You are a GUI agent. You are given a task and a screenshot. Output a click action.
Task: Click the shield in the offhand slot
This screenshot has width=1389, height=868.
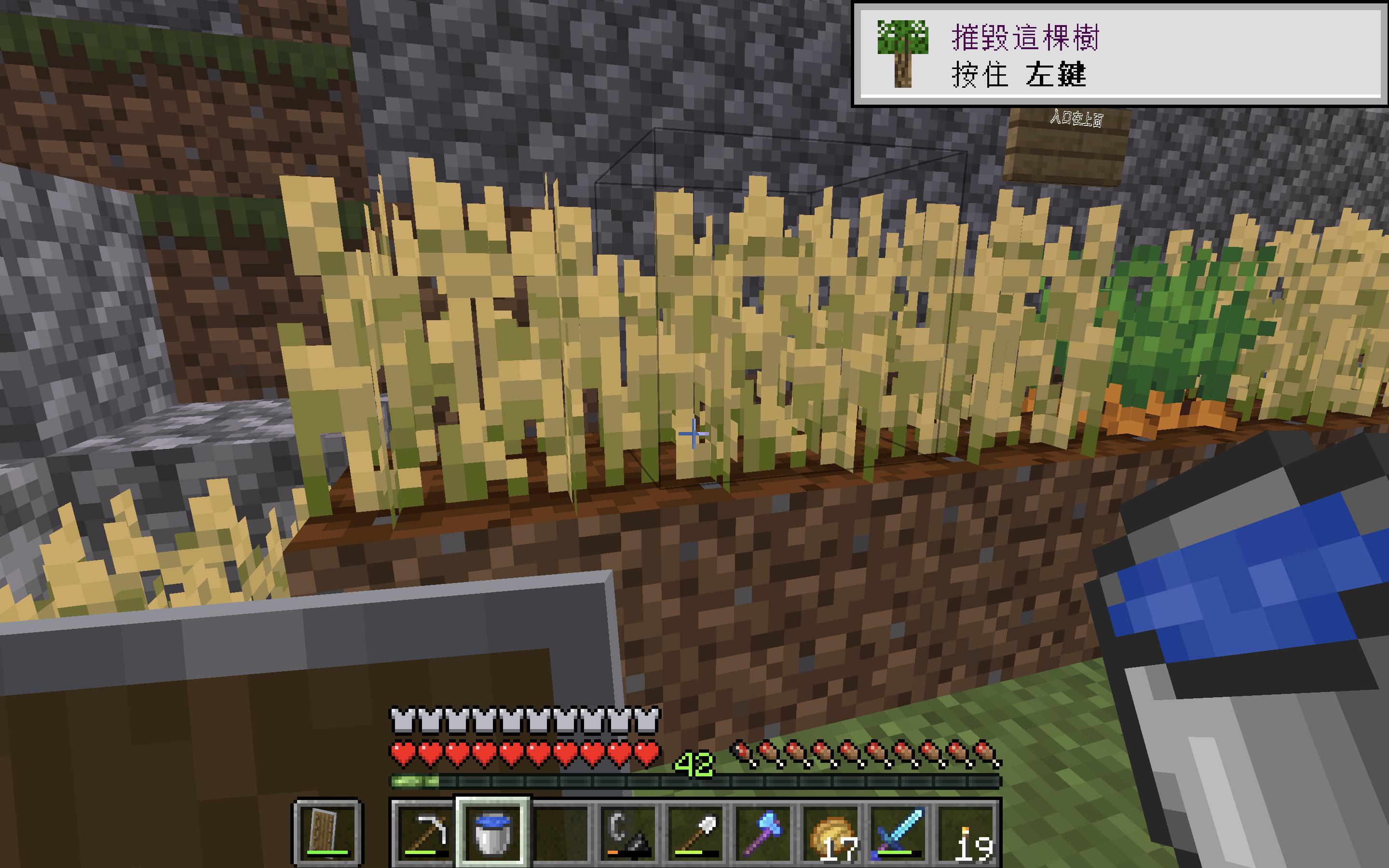point(328,832)
